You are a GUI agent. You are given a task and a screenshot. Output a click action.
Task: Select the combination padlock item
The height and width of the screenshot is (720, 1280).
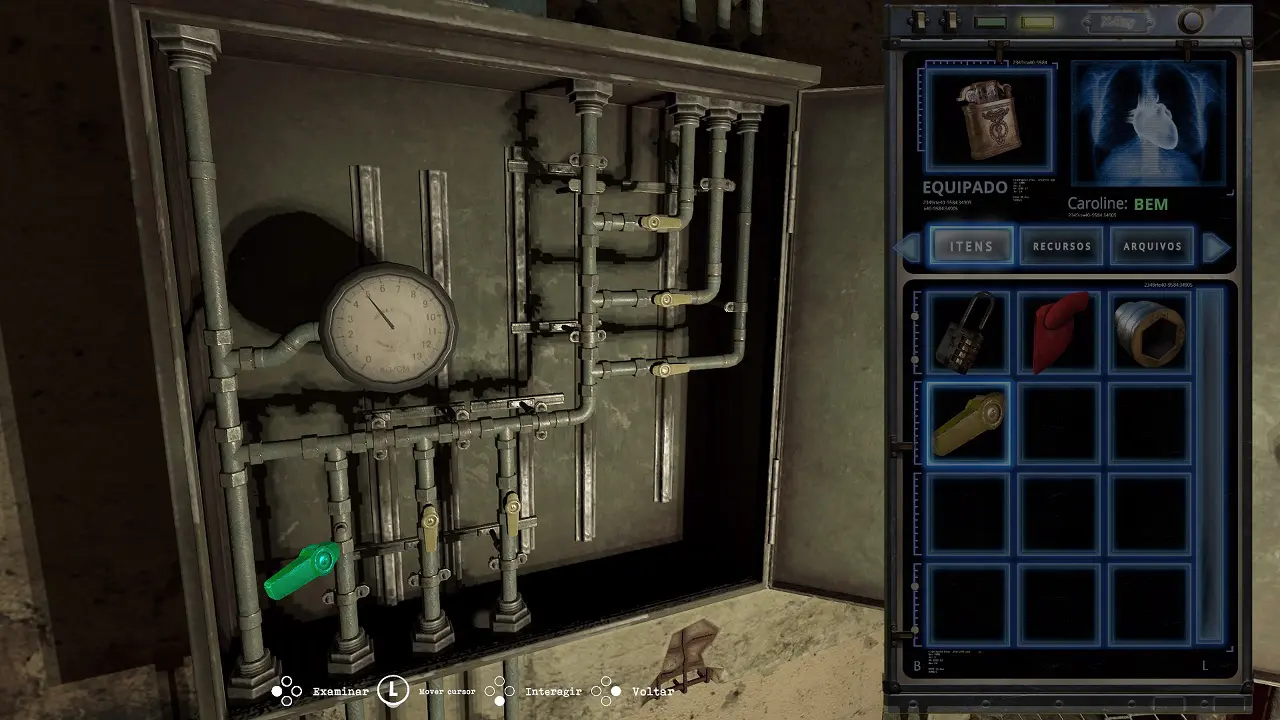[x=968, y=333]
